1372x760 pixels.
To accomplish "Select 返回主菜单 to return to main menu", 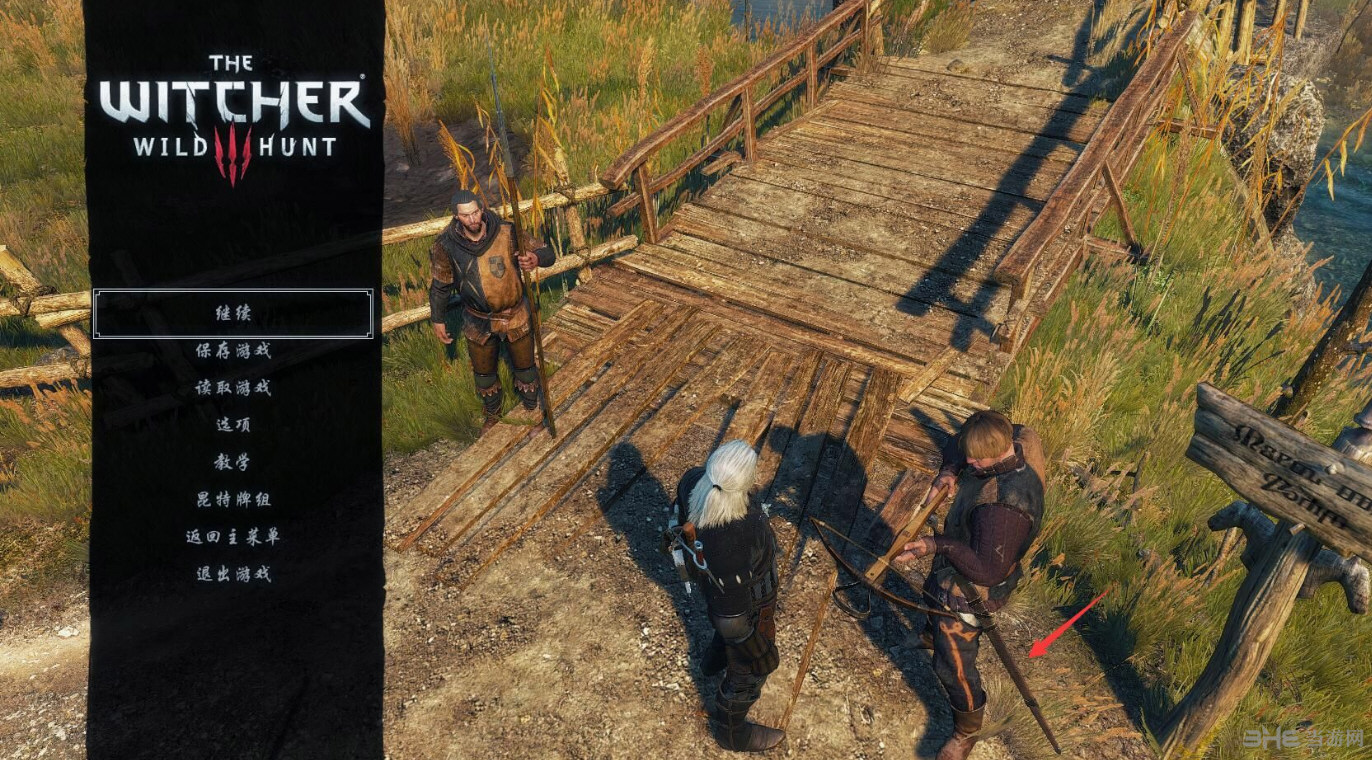I will (x=232, y=536).
